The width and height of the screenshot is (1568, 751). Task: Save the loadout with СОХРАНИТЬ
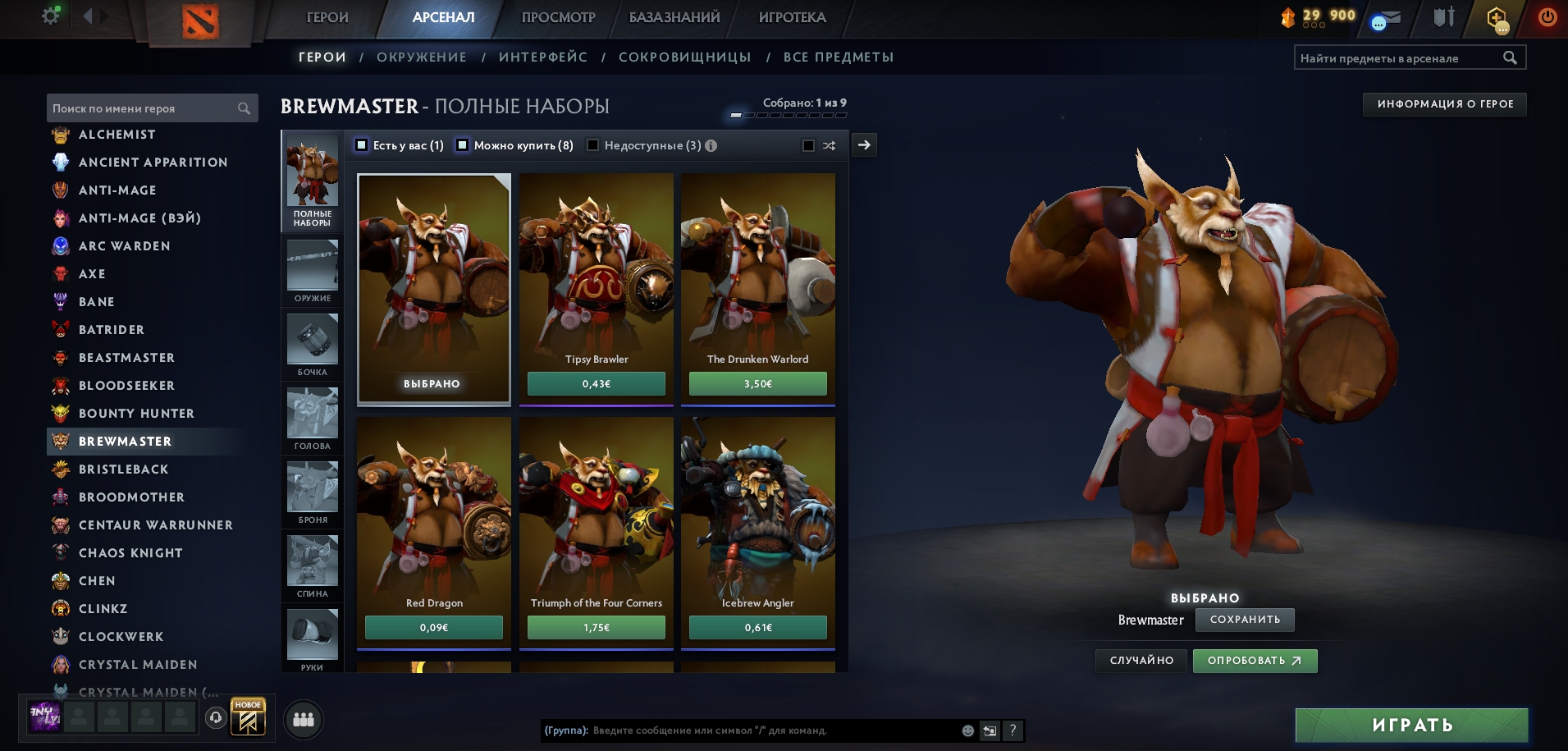click(x=1245, y=620)
